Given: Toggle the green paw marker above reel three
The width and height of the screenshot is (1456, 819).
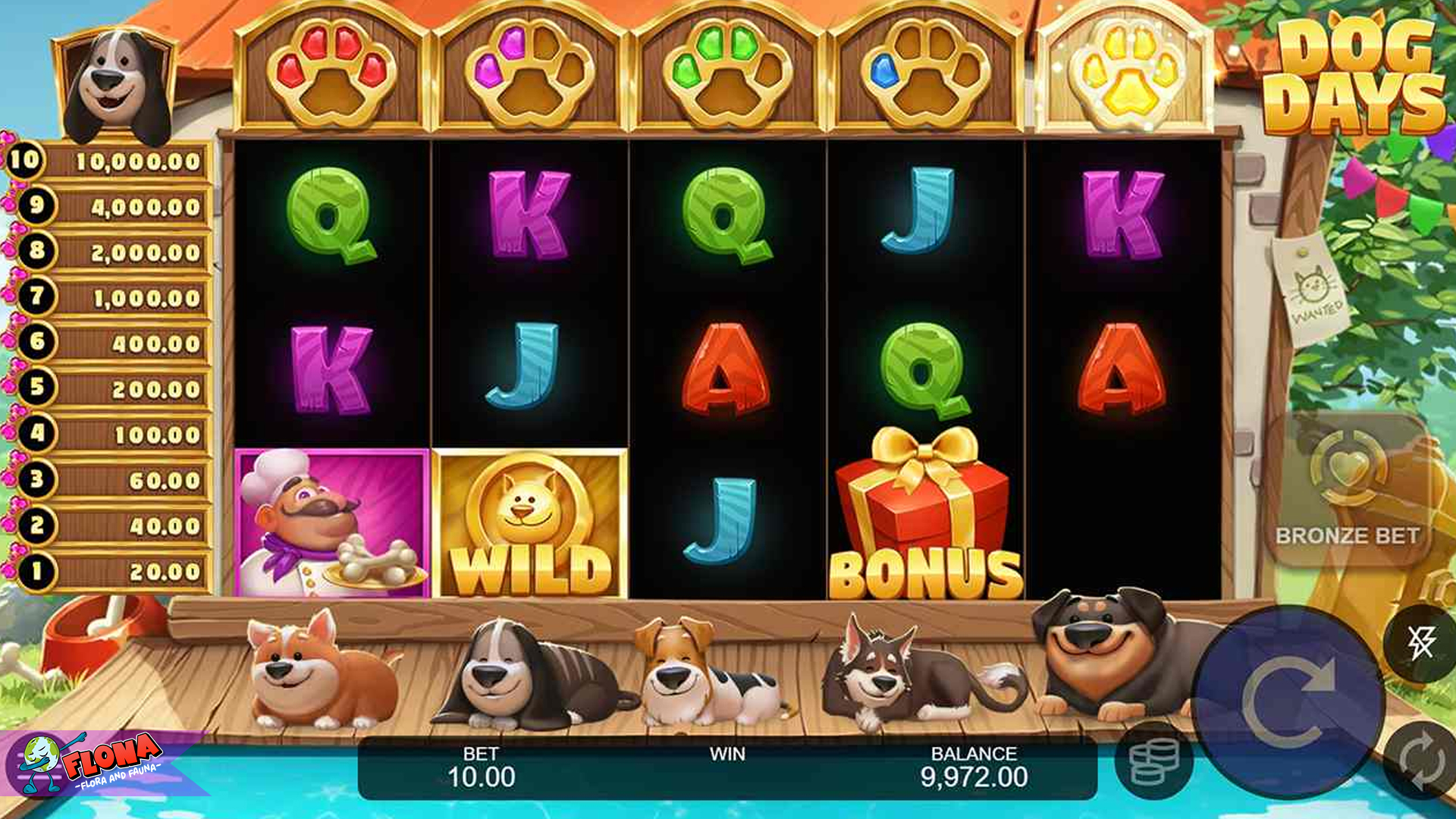Looking at the screenshot, I should click(x=726, y=72).
